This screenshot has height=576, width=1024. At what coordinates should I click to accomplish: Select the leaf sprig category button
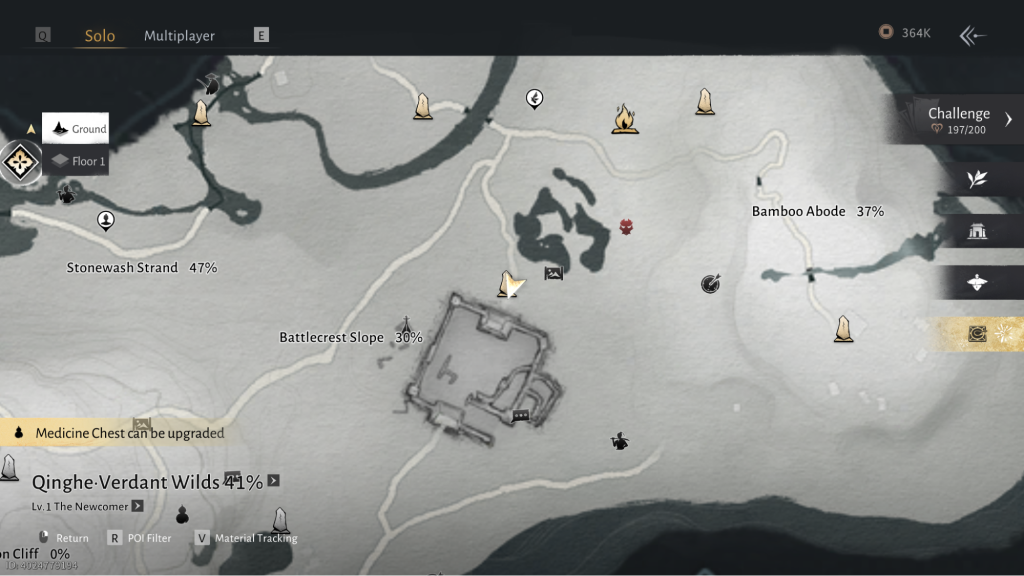tap(978, 178)
